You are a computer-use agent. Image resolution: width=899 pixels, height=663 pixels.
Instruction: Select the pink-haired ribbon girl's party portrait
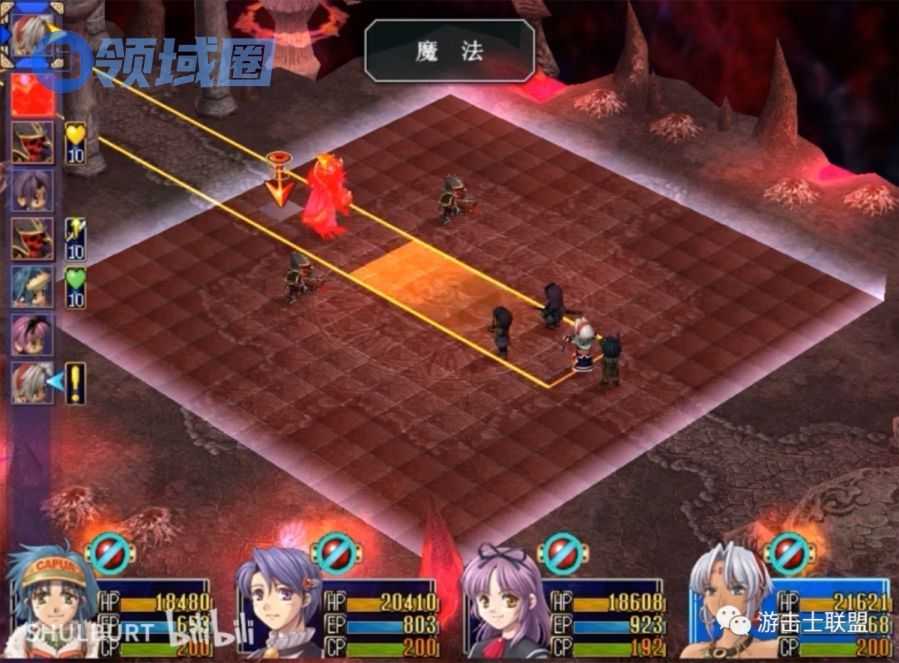point(506,602)
